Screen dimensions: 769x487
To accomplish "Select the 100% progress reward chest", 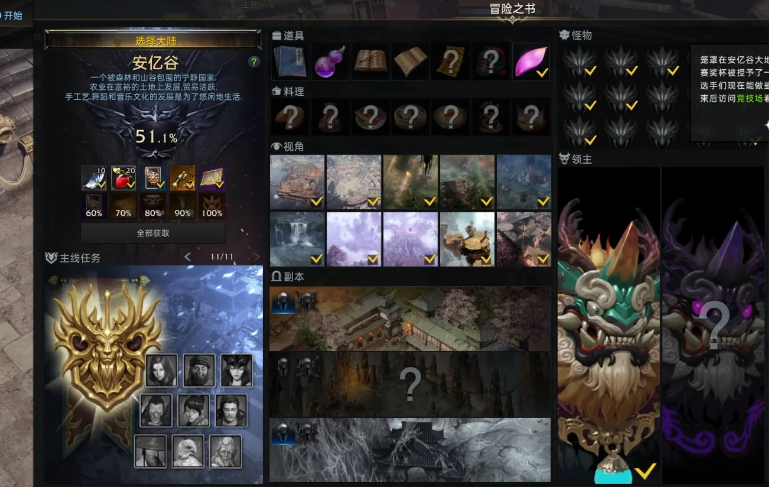I will (212, 205).
